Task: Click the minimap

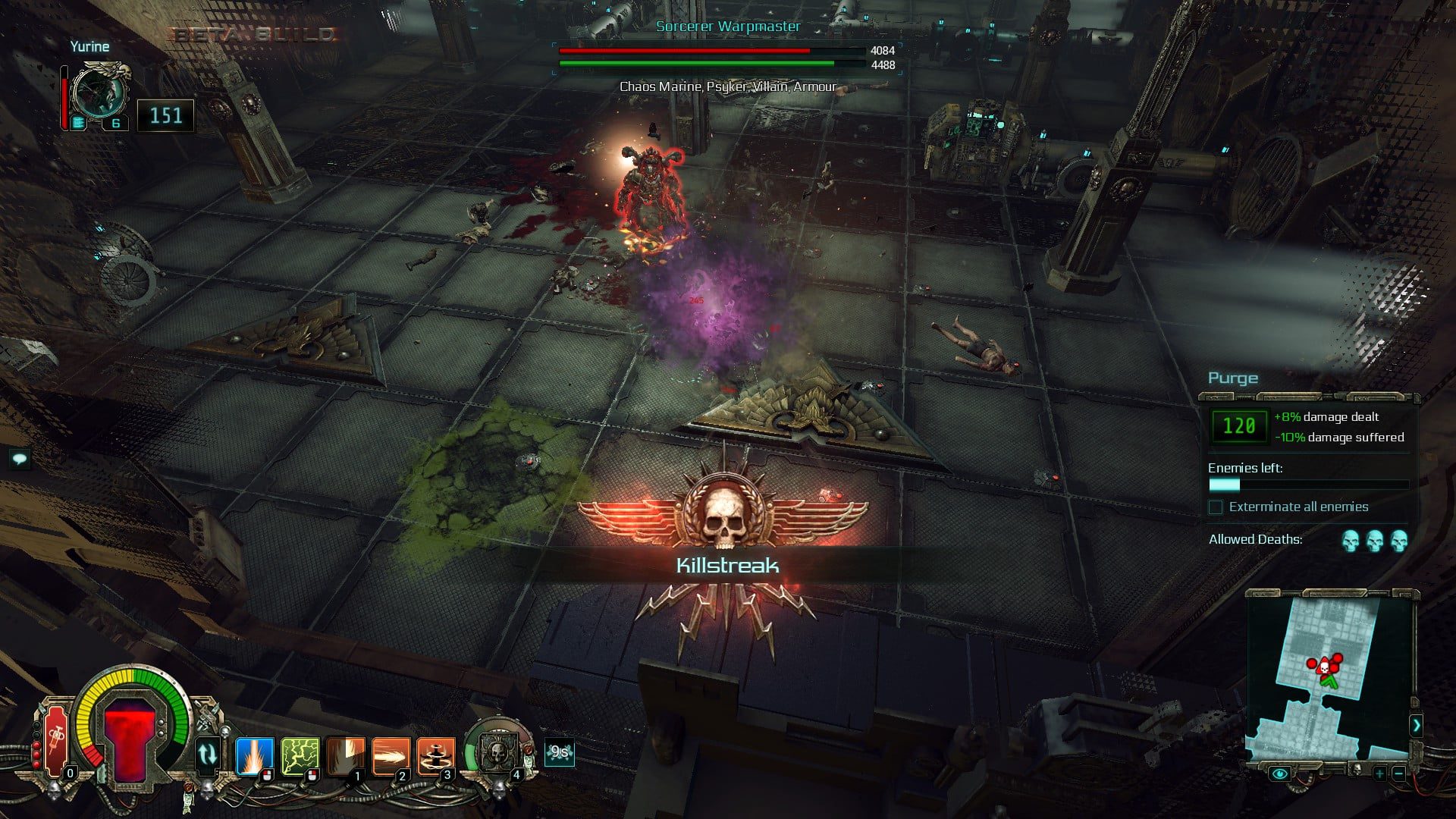Action: pyautogui.click(x=1329, y=676)
